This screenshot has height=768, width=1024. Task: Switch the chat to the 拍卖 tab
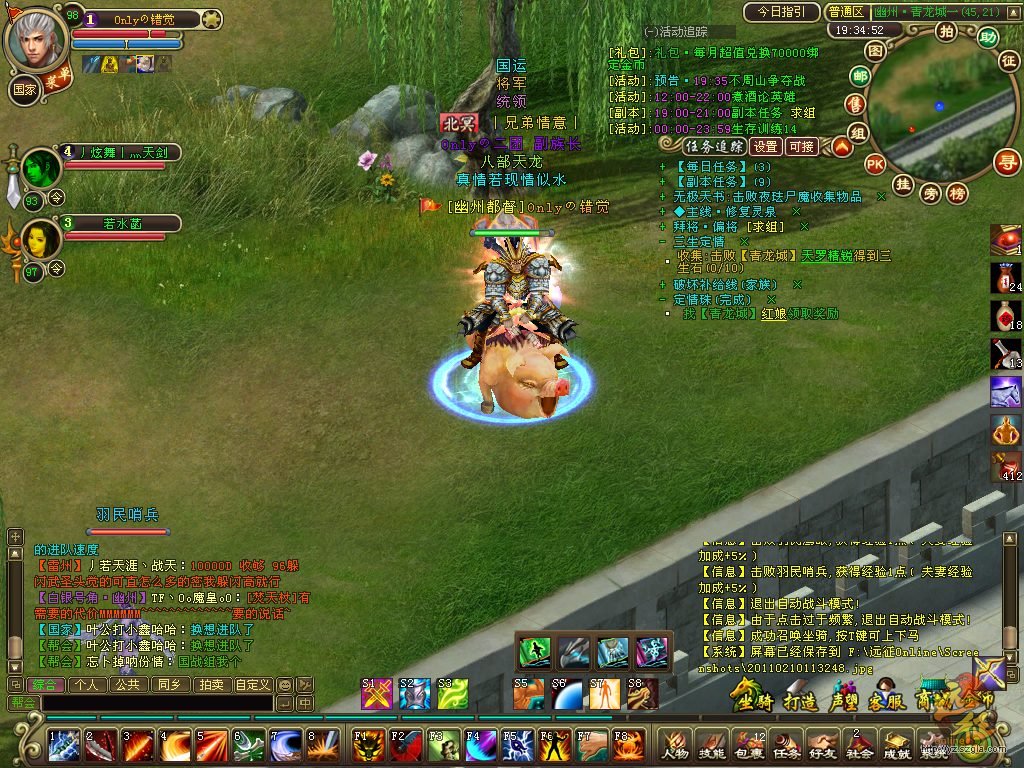(210, 685)
